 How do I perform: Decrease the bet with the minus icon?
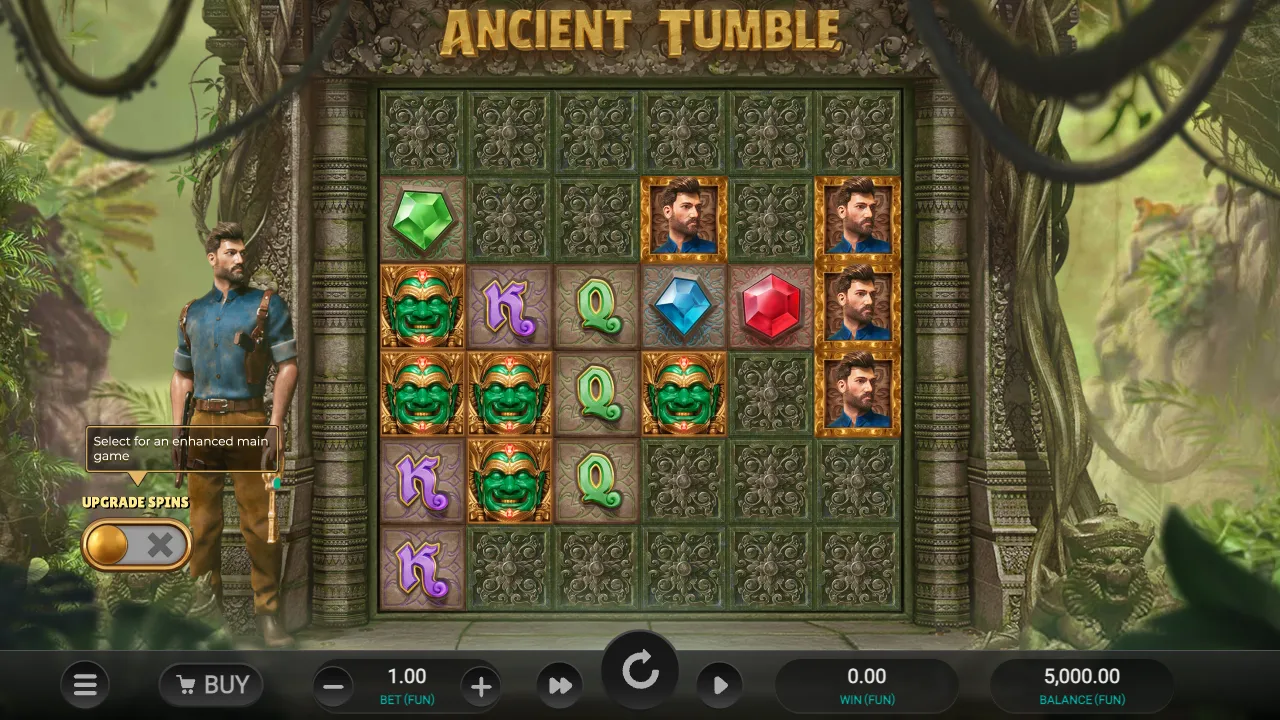333,686
